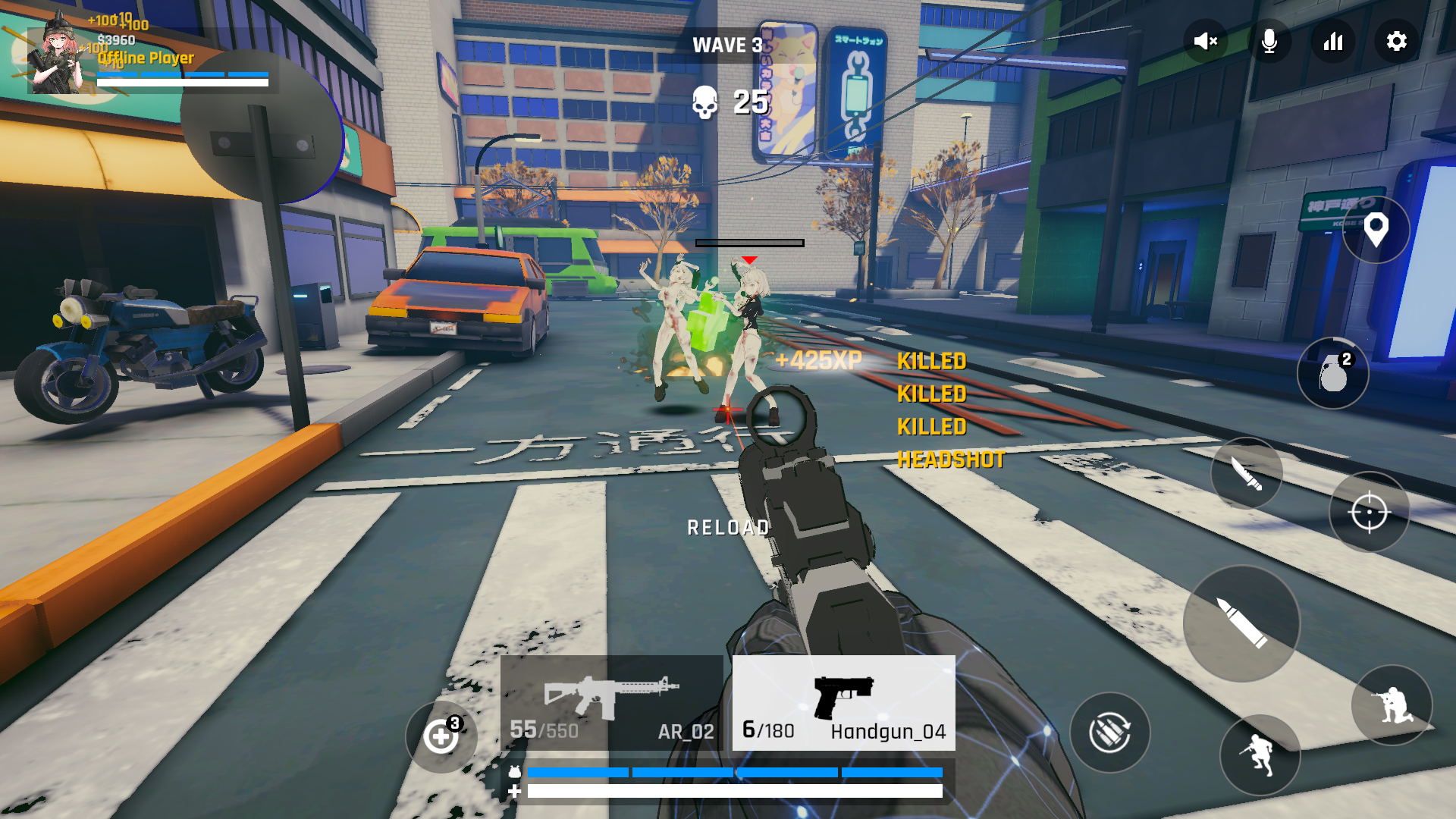The image size is (1456, 819).
Task: Reload using the ammo reload button
Action: click(x=1110, y=733)
